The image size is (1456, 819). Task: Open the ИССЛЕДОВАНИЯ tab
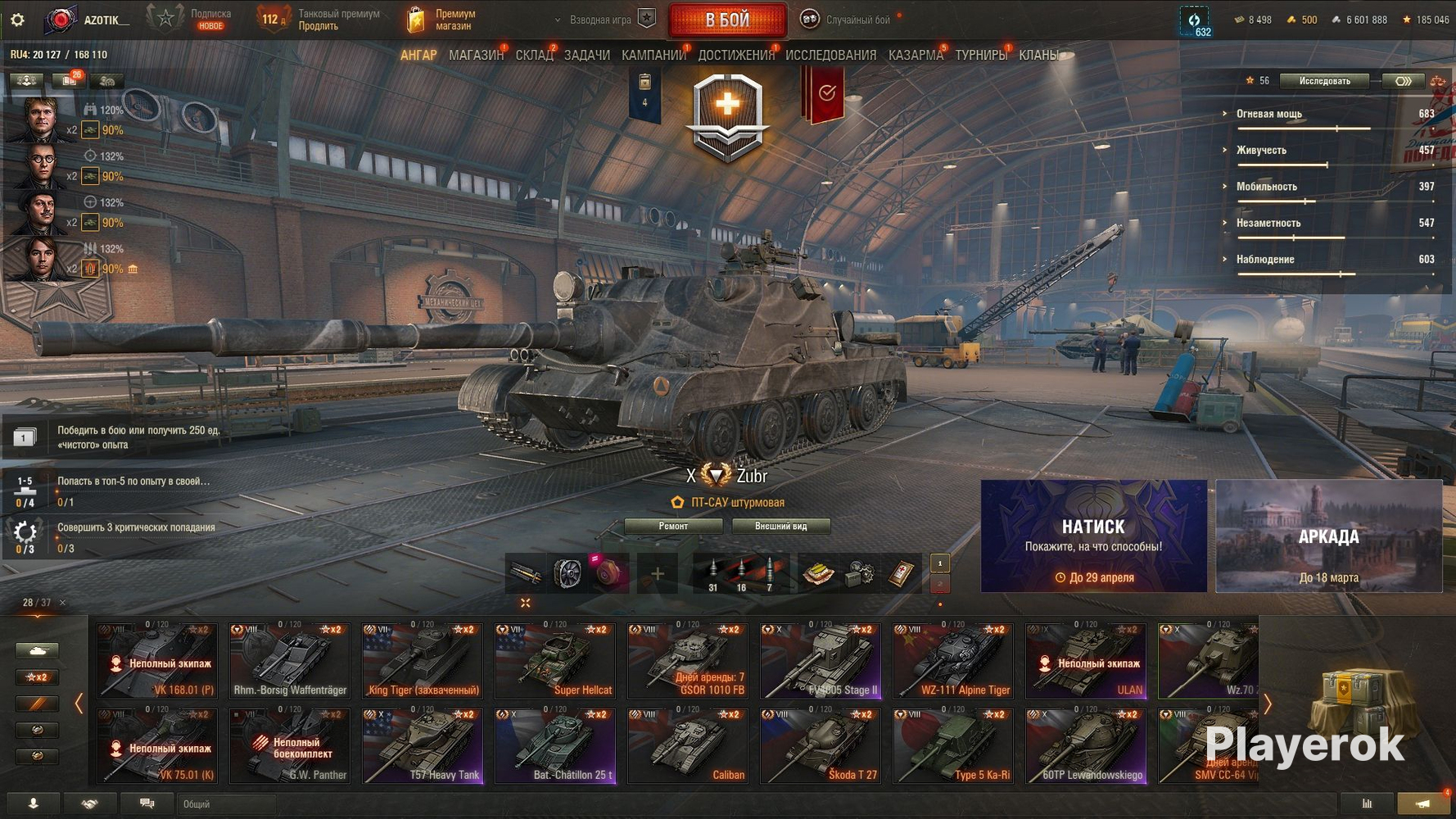point(830,55)
